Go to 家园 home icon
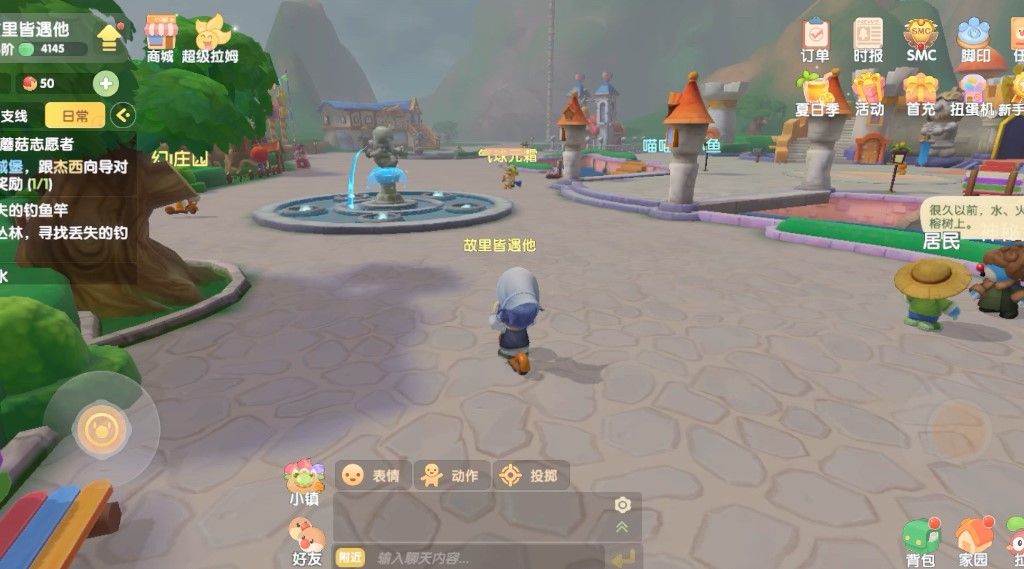This screenshot has width=1024, height=569. click(x=973, y=542)
